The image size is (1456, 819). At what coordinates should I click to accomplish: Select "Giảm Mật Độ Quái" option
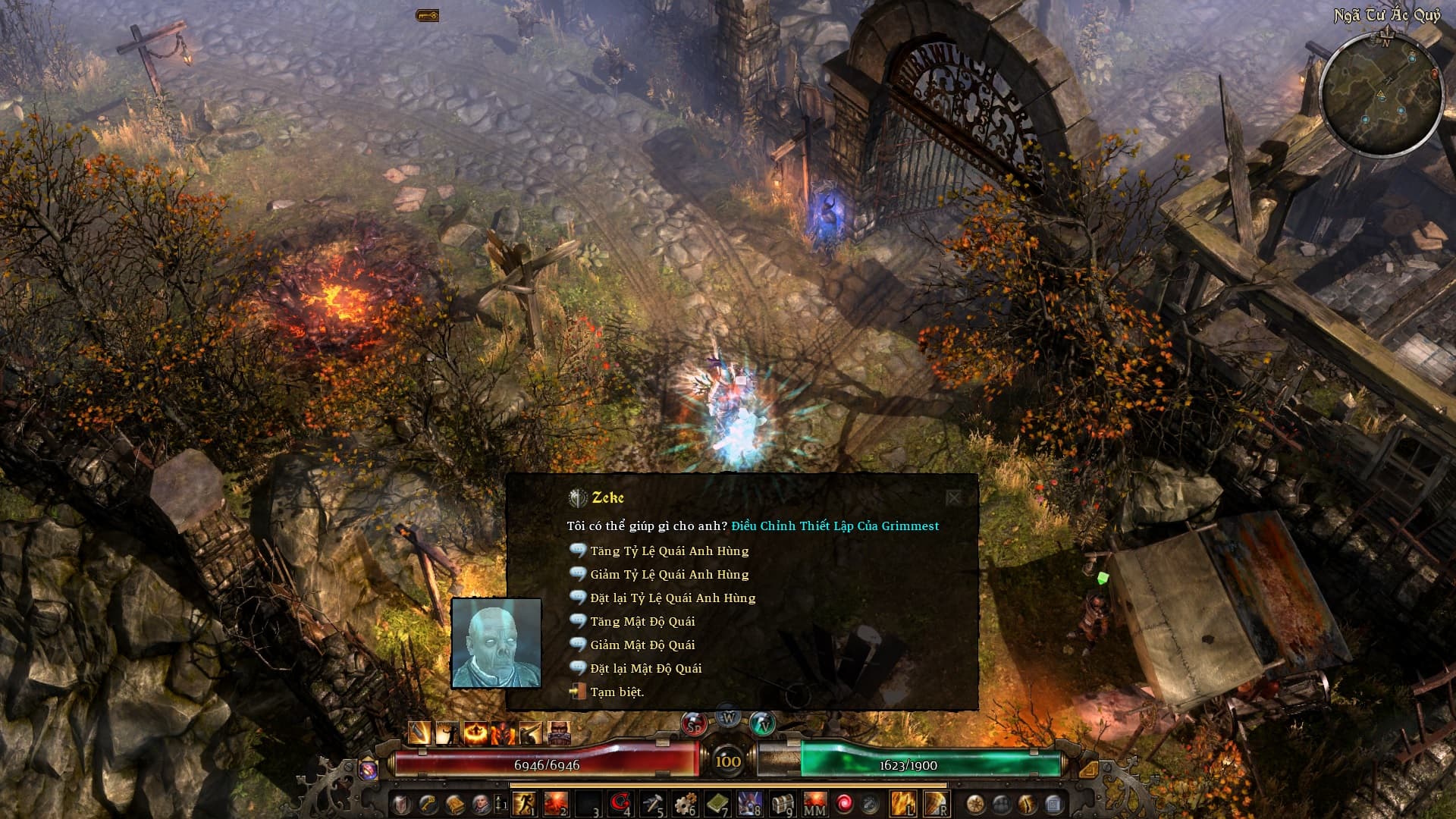coord(642,645)
